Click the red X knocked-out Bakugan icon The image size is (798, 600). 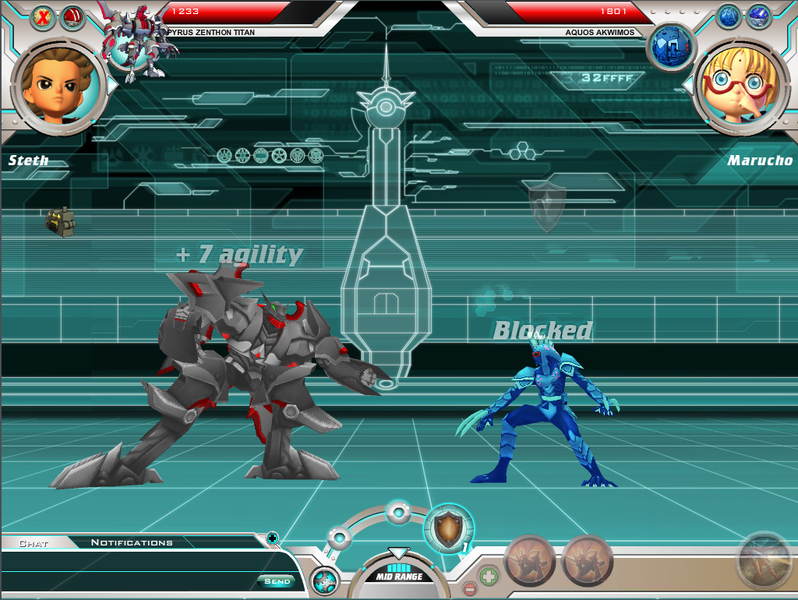click(43, 17)
